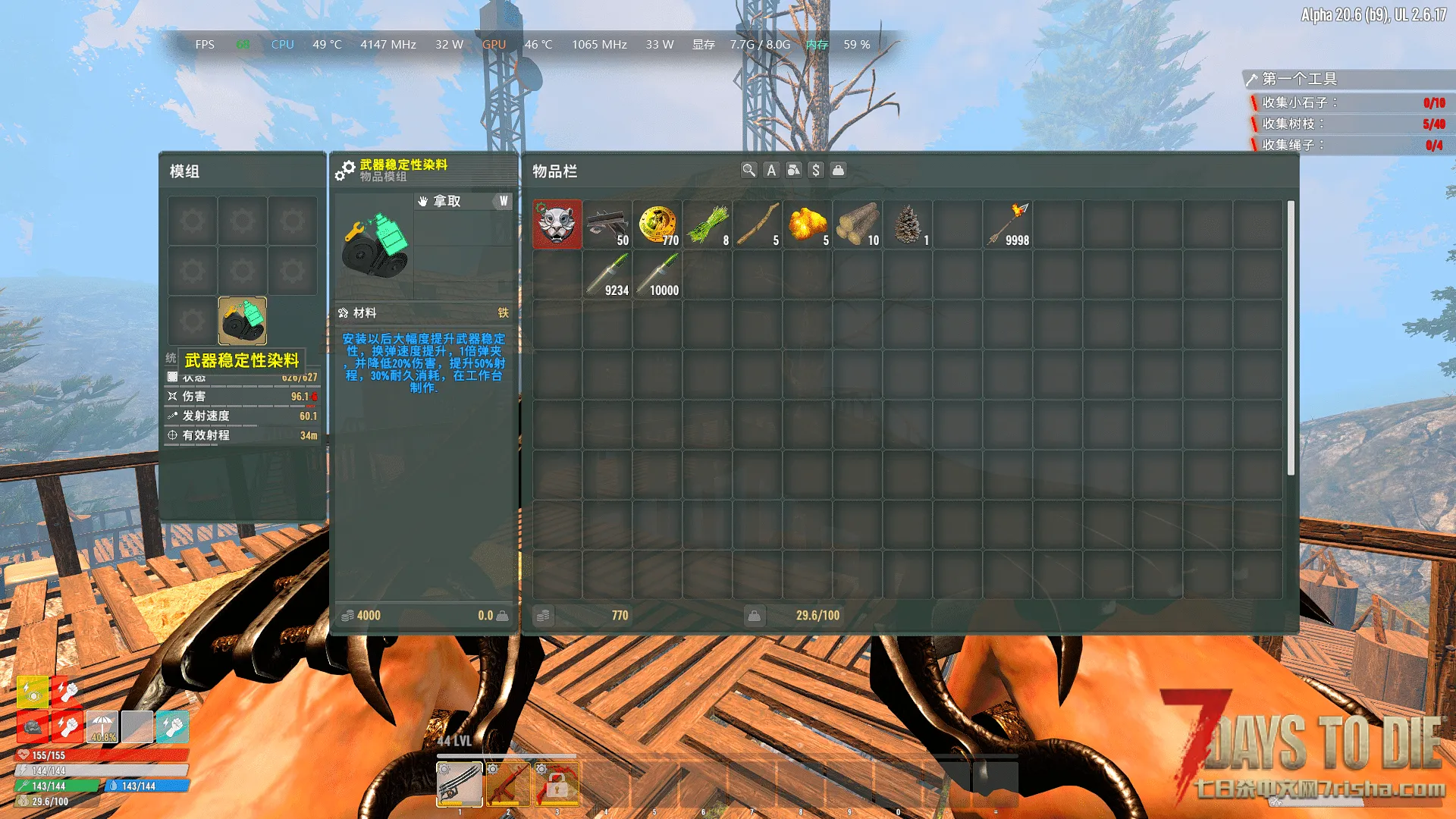Select the white tiger mask item
The image size is (1456, 819).
coord(557,224)
